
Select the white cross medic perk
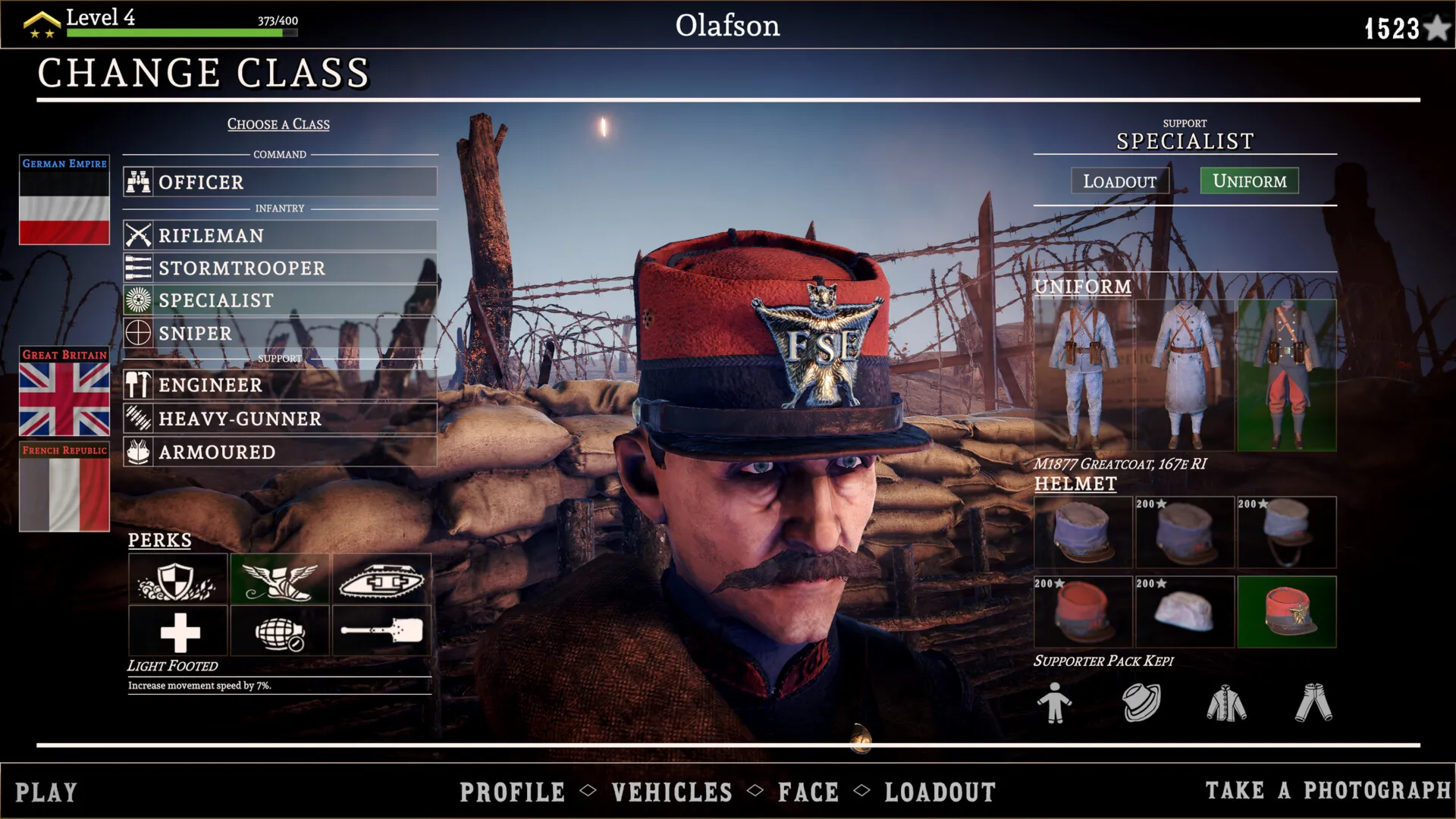point(178,631)
